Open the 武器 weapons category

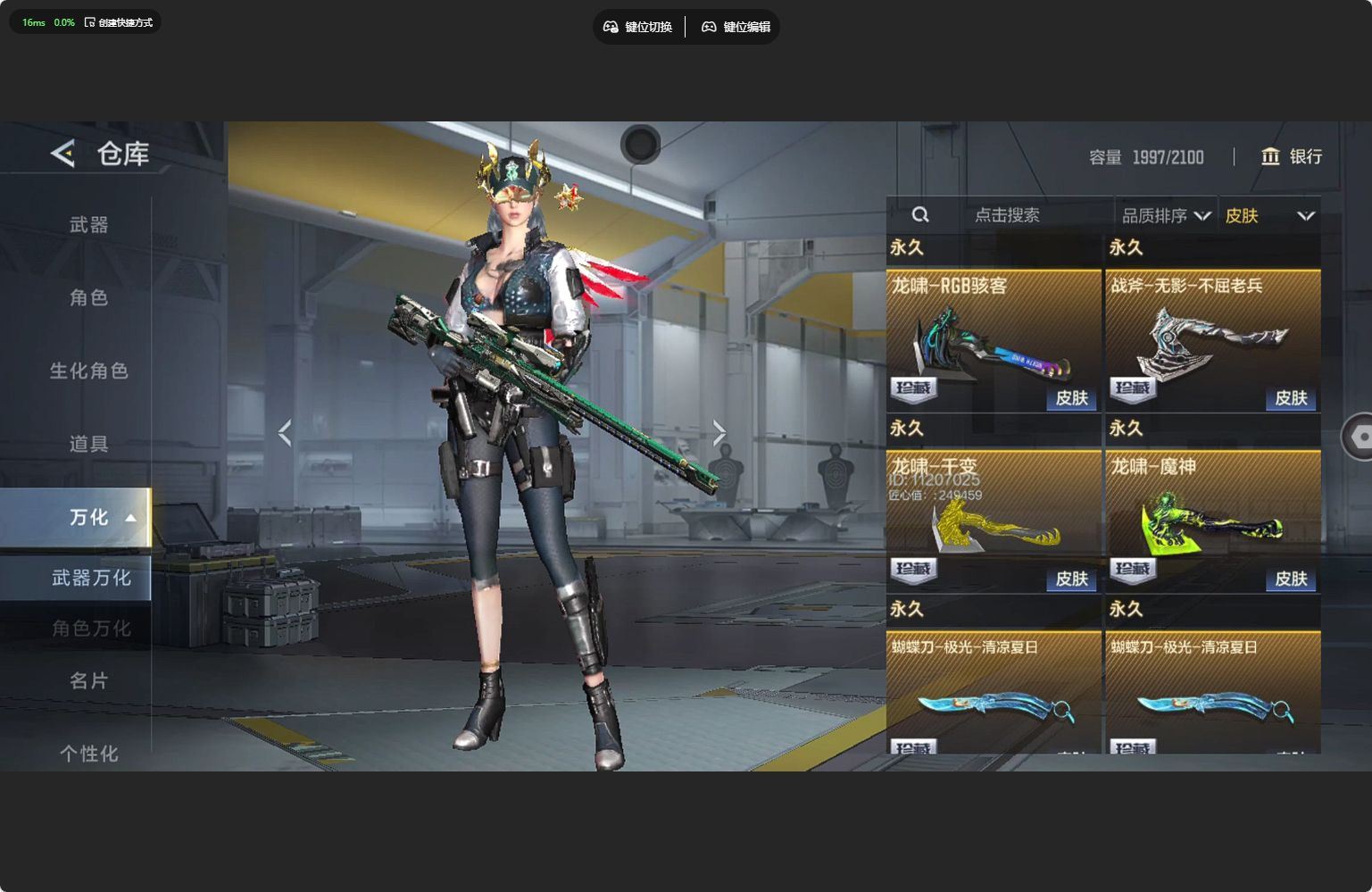click(x=88, y=225)
